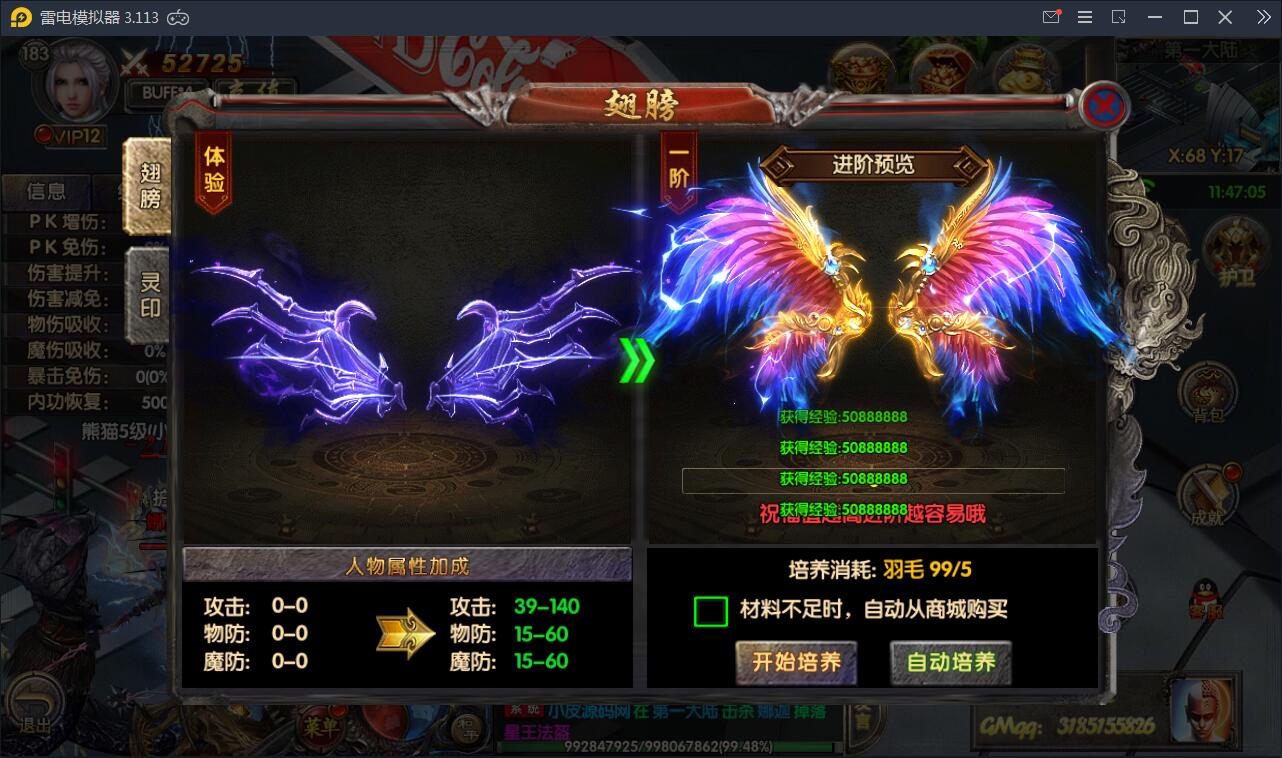The height and width of the screenshot is (758, 1282).
Task: Click the BUFF14 indicator near the avatar
Action: point(165,90)
